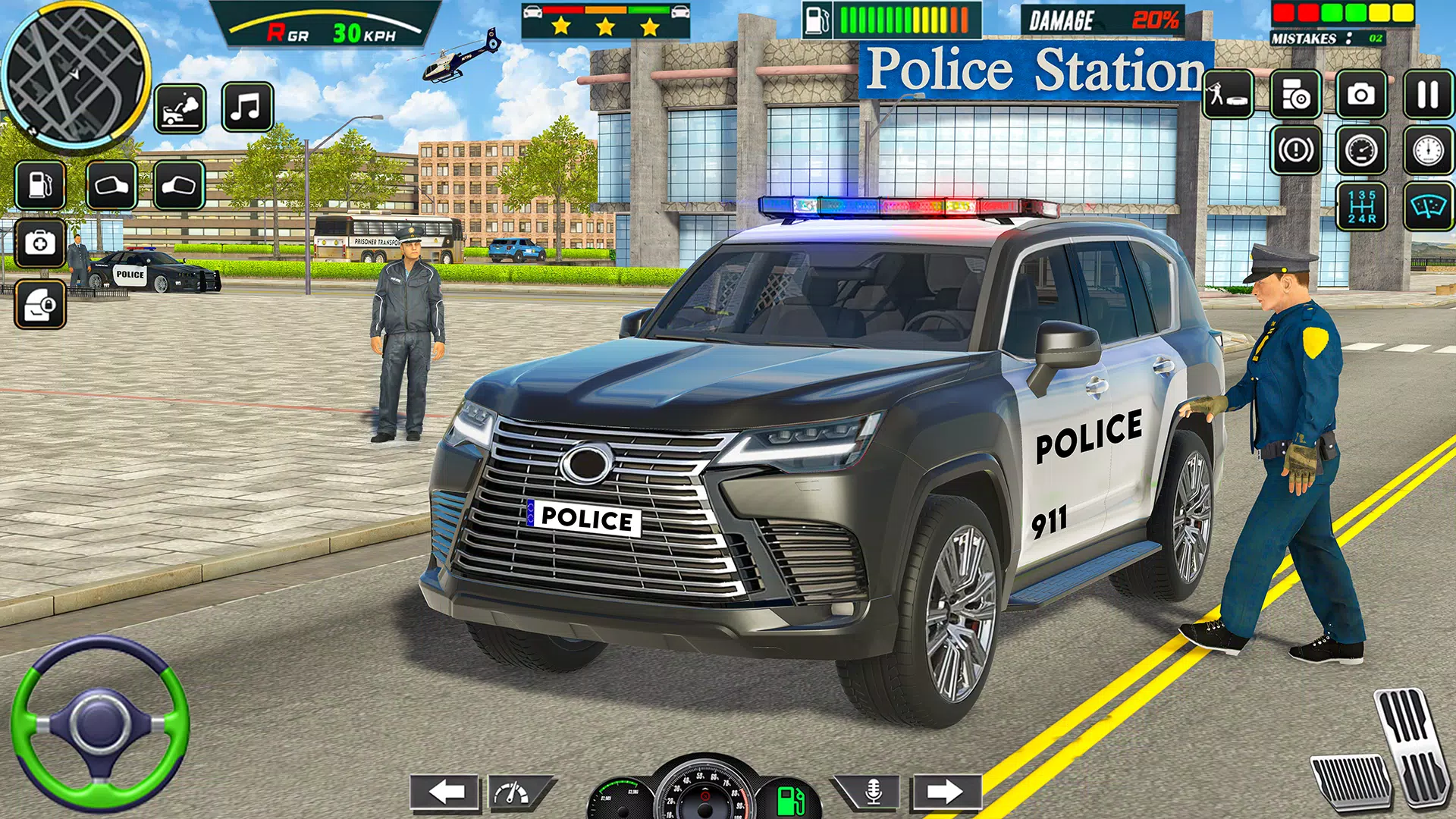
Task: Engage the handbrake icon
Action: click(1294, 150)
